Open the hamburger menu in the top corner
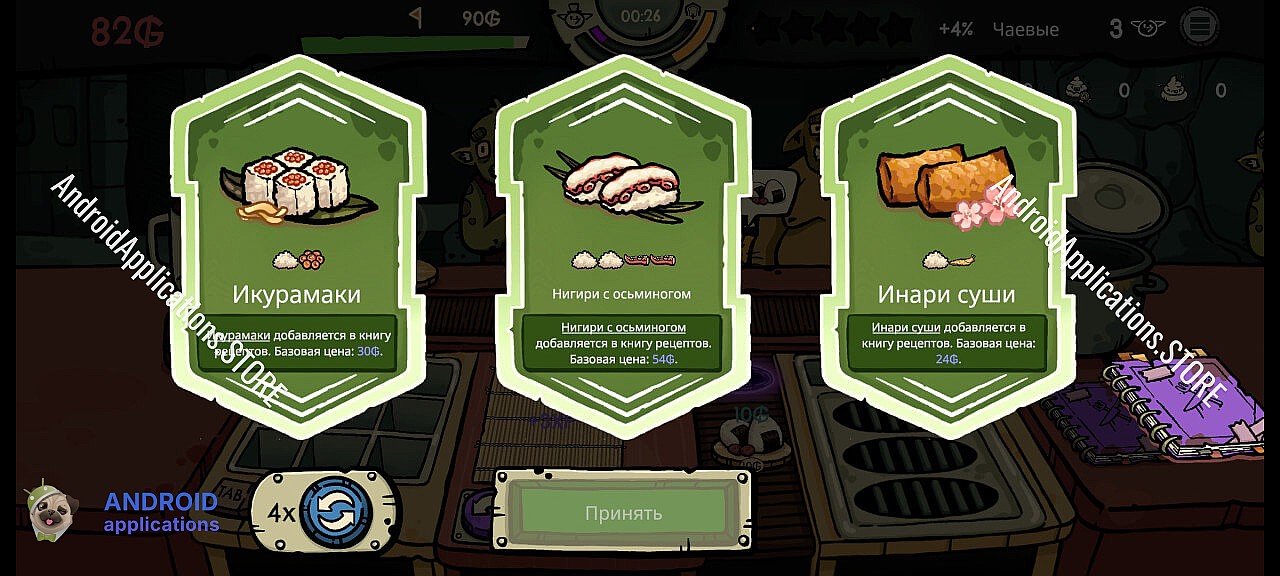1280x576 pixels. [1199, 27]
